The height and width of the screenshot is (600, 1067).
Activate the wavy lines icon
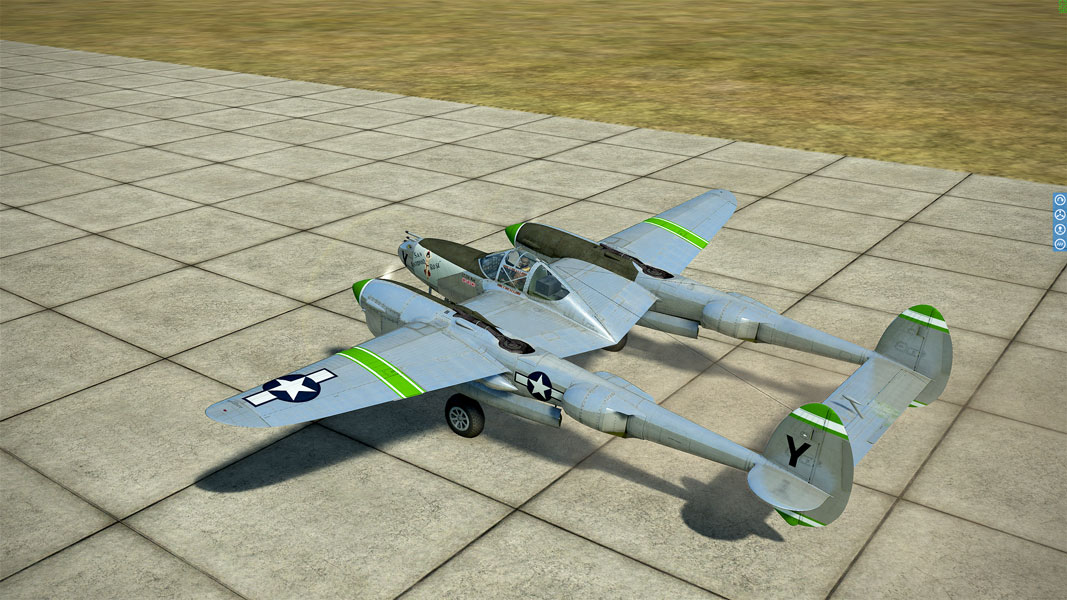point(1060,244)
